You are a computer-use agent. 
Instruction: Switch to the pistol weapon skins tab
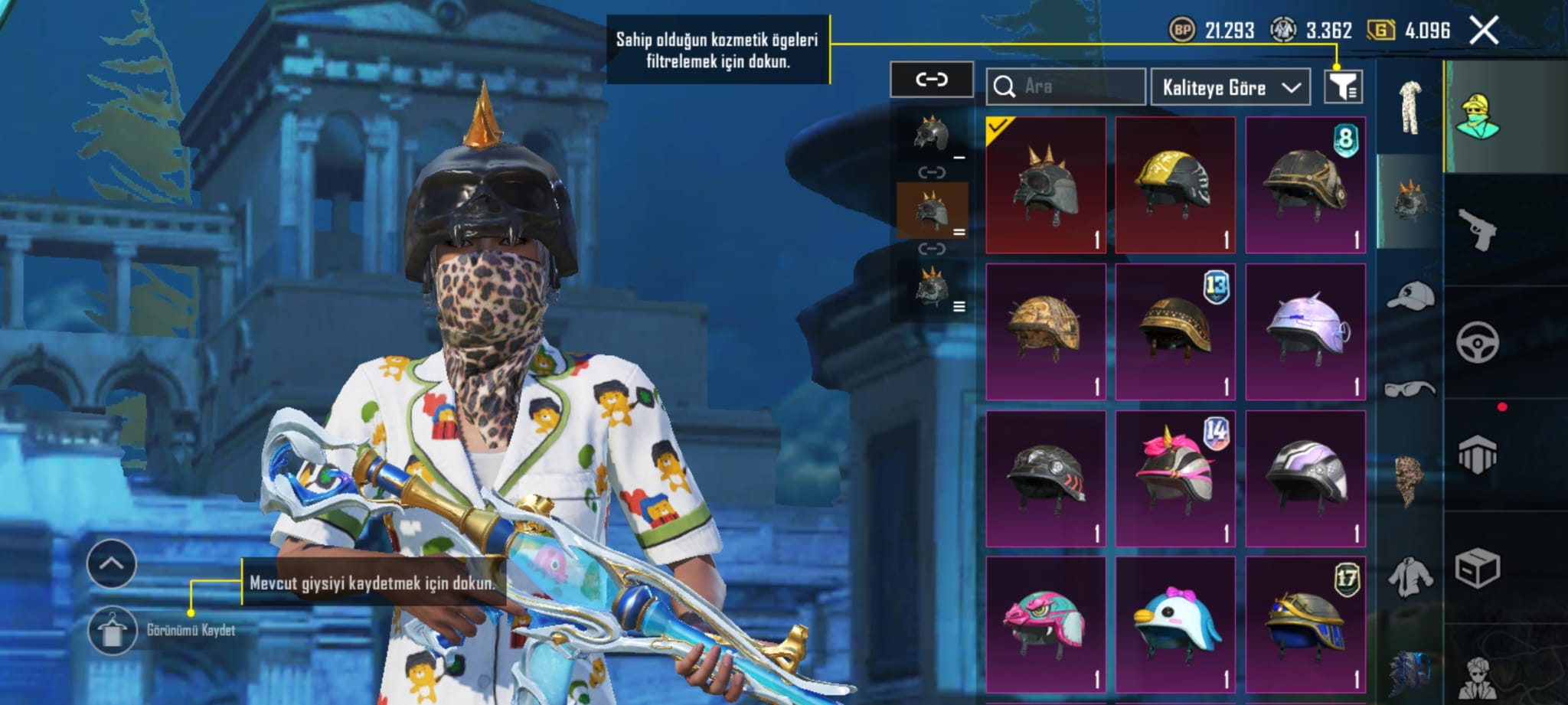tap(1477, 230)
